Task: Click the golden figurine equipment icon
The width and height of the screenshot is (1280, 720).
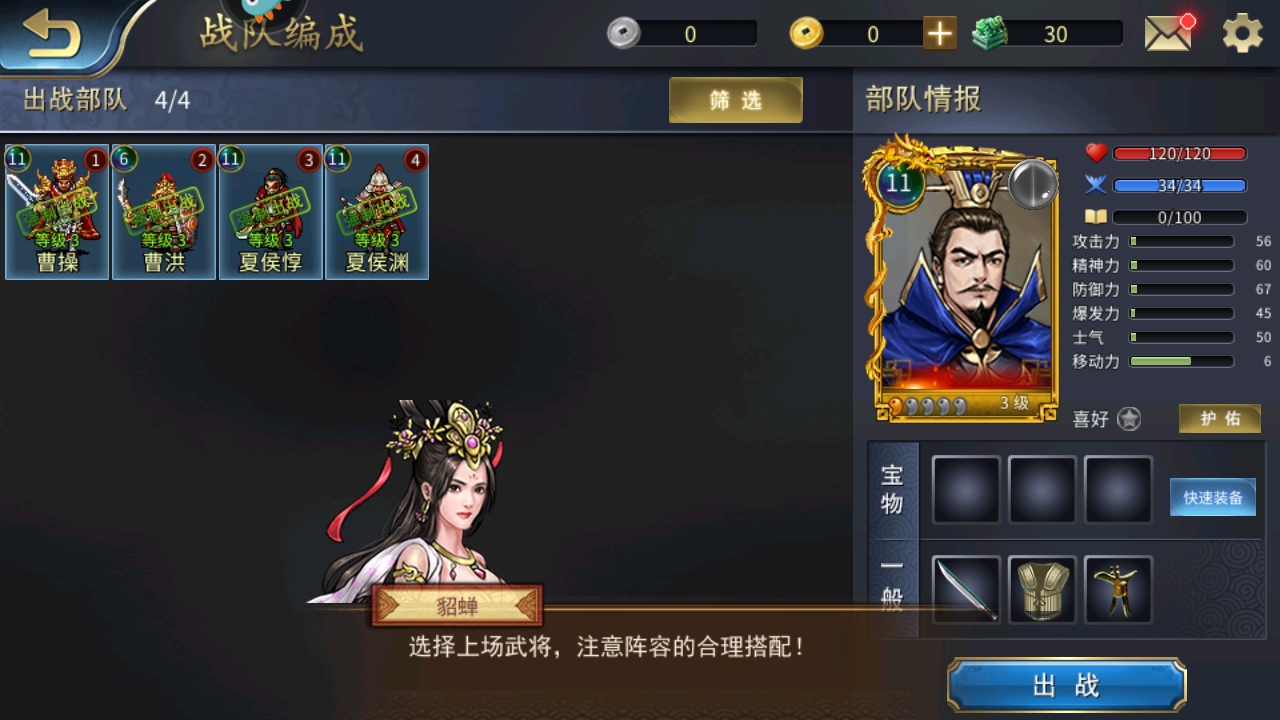Action: point(1118,590)
